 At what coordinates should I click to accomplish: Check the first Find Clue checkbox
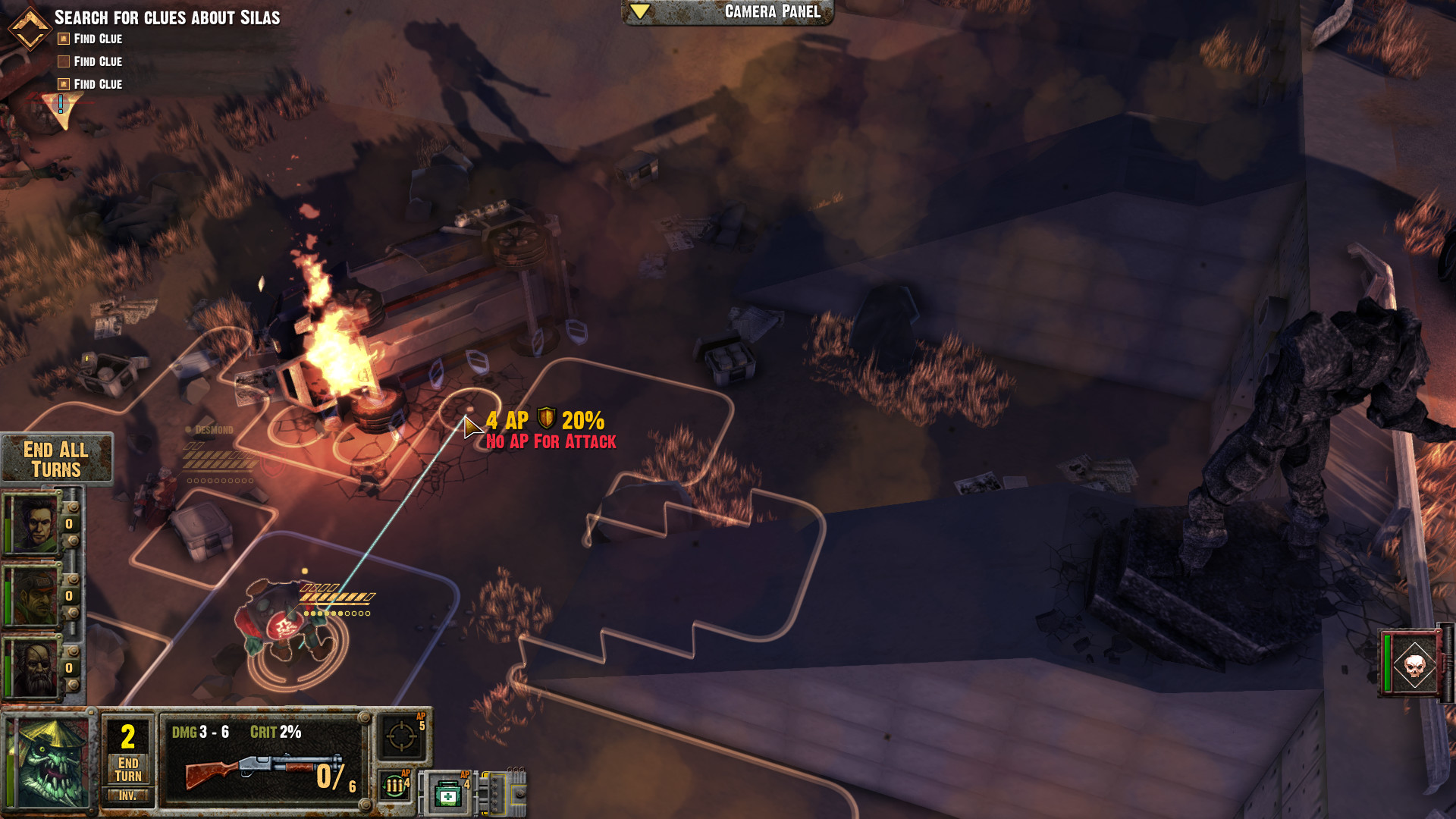(62, 39)
